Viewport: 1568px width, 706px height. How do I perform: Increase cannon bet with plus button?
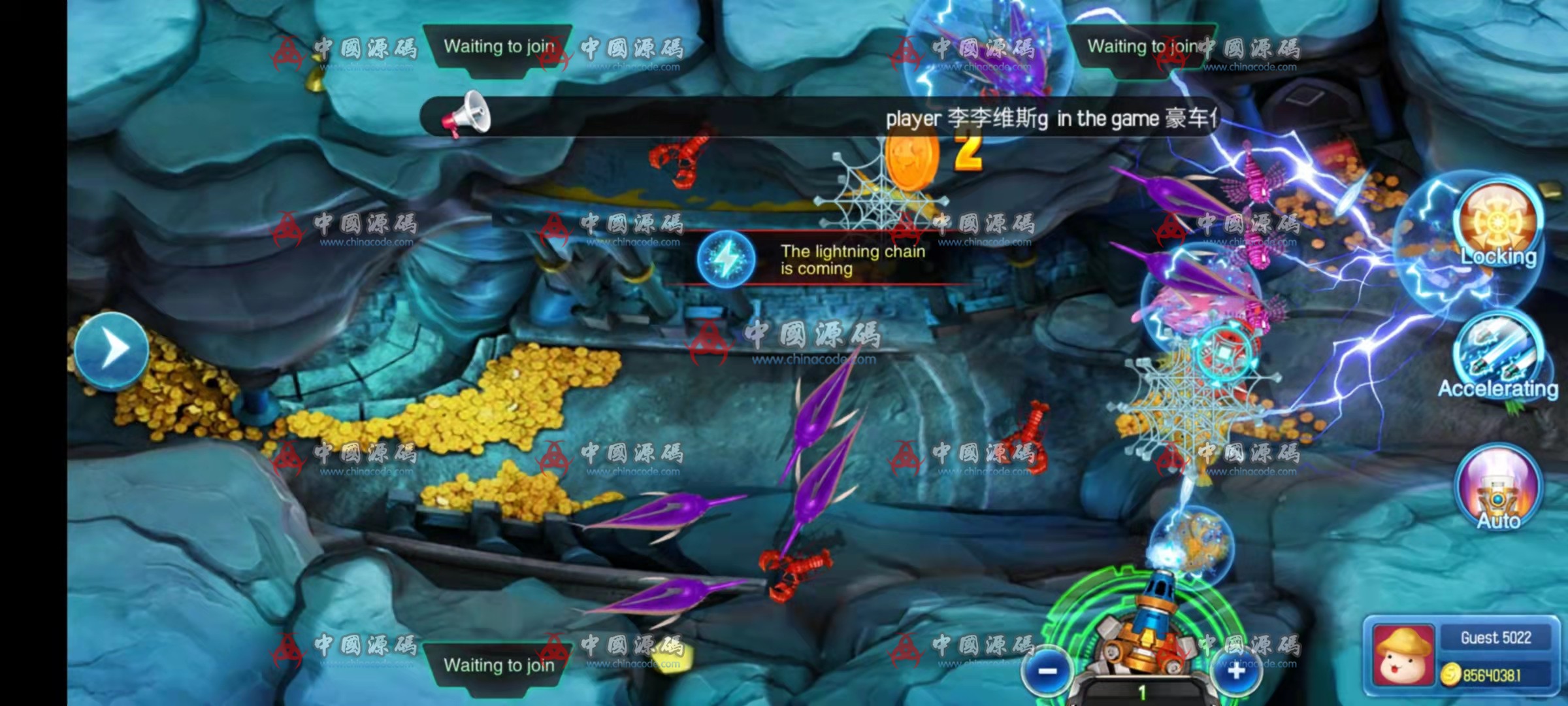tap(1235, 672)
